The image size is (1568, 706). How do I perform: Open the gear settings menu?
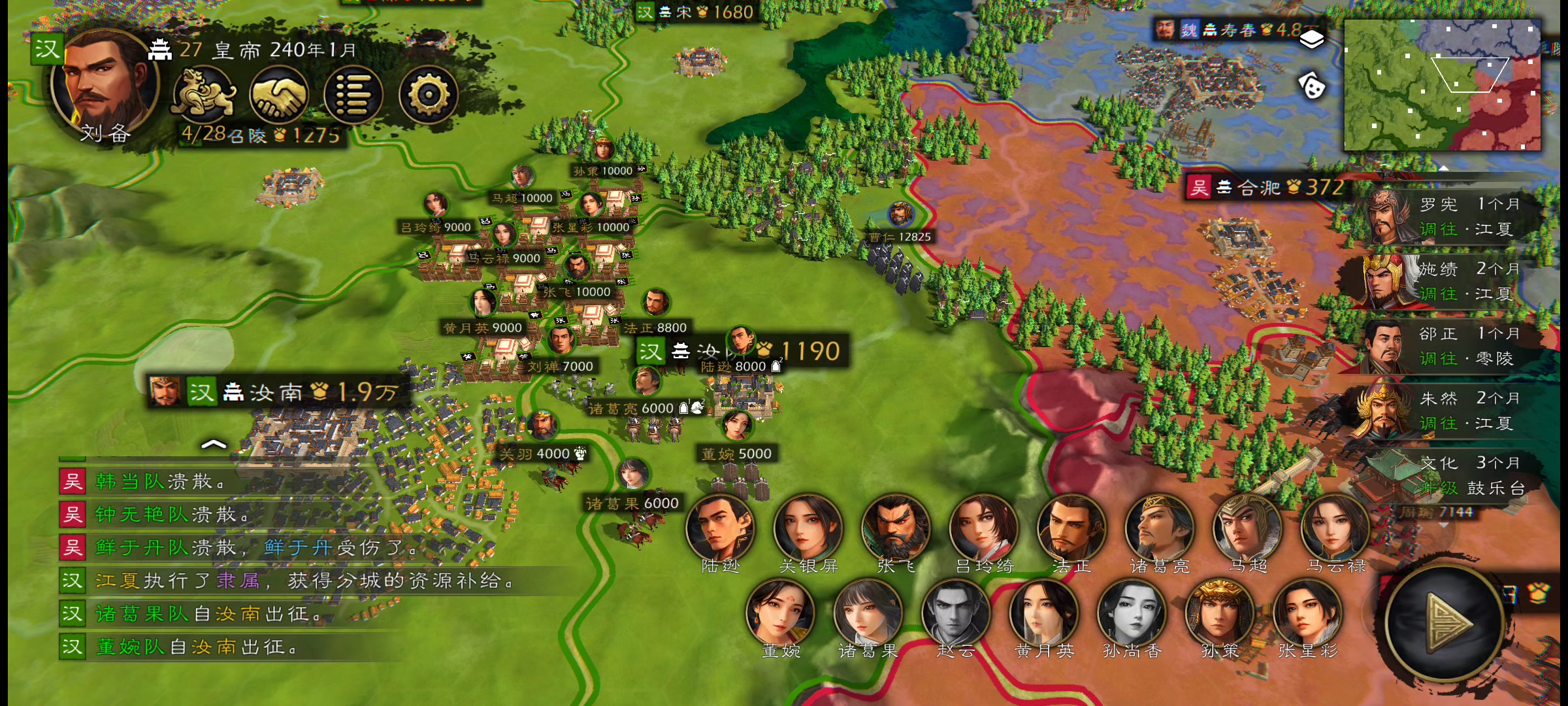tap(428, 96)
